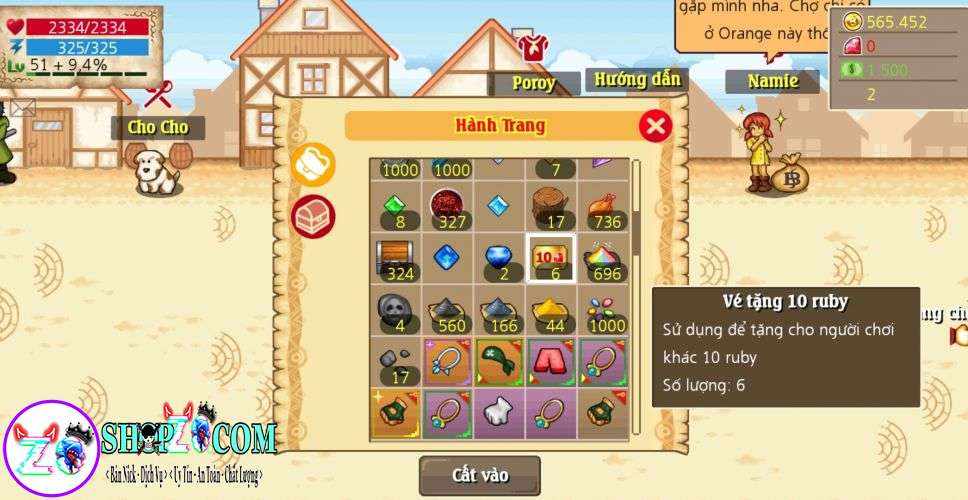The image size is (968, 500).
Task: Switch to the treasure chest tab
Action: coord(313,216)
